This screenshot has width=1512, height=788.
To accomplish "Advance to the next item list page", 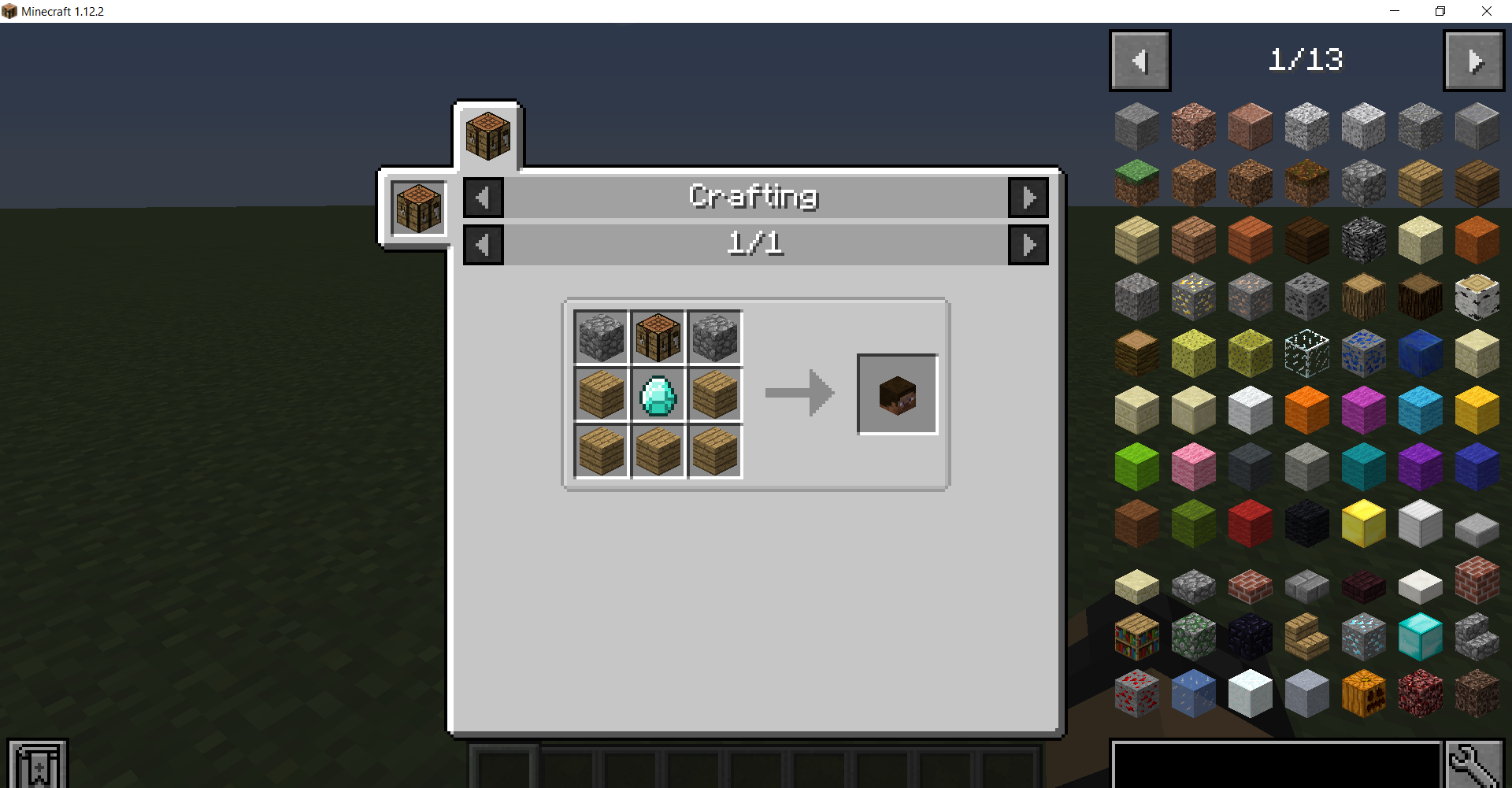I will coord(1473,60).
